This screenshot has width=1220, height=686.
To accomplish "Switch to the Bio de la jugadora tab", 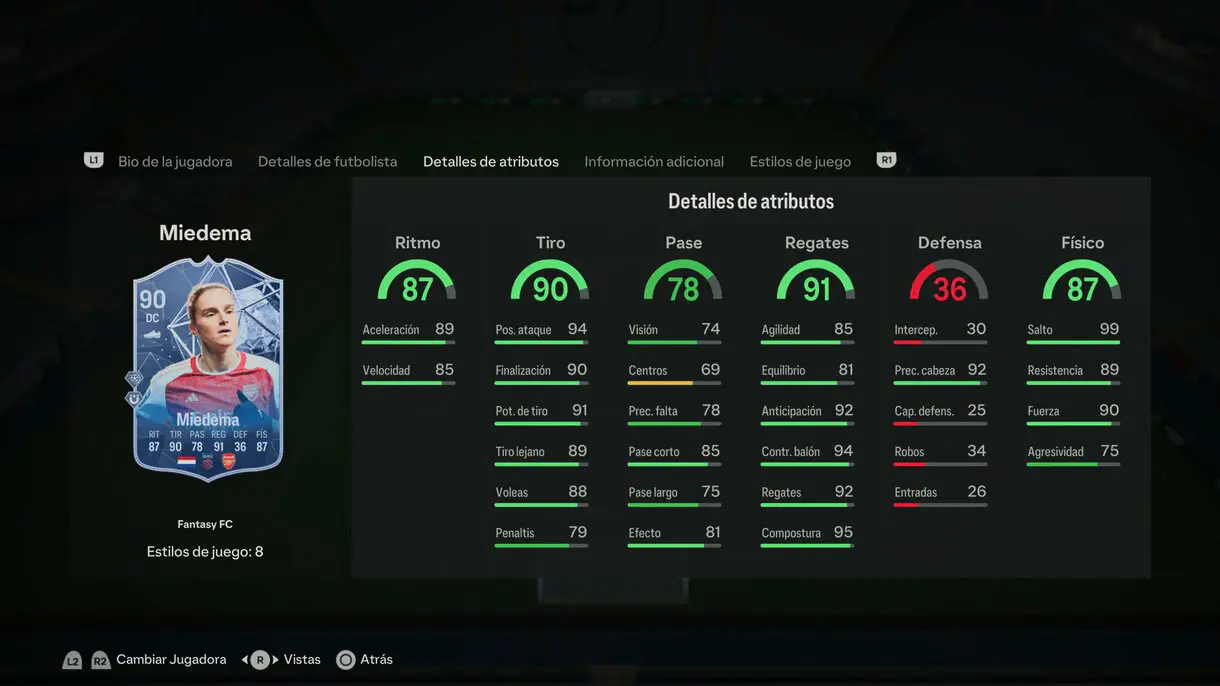I will 175,161.
